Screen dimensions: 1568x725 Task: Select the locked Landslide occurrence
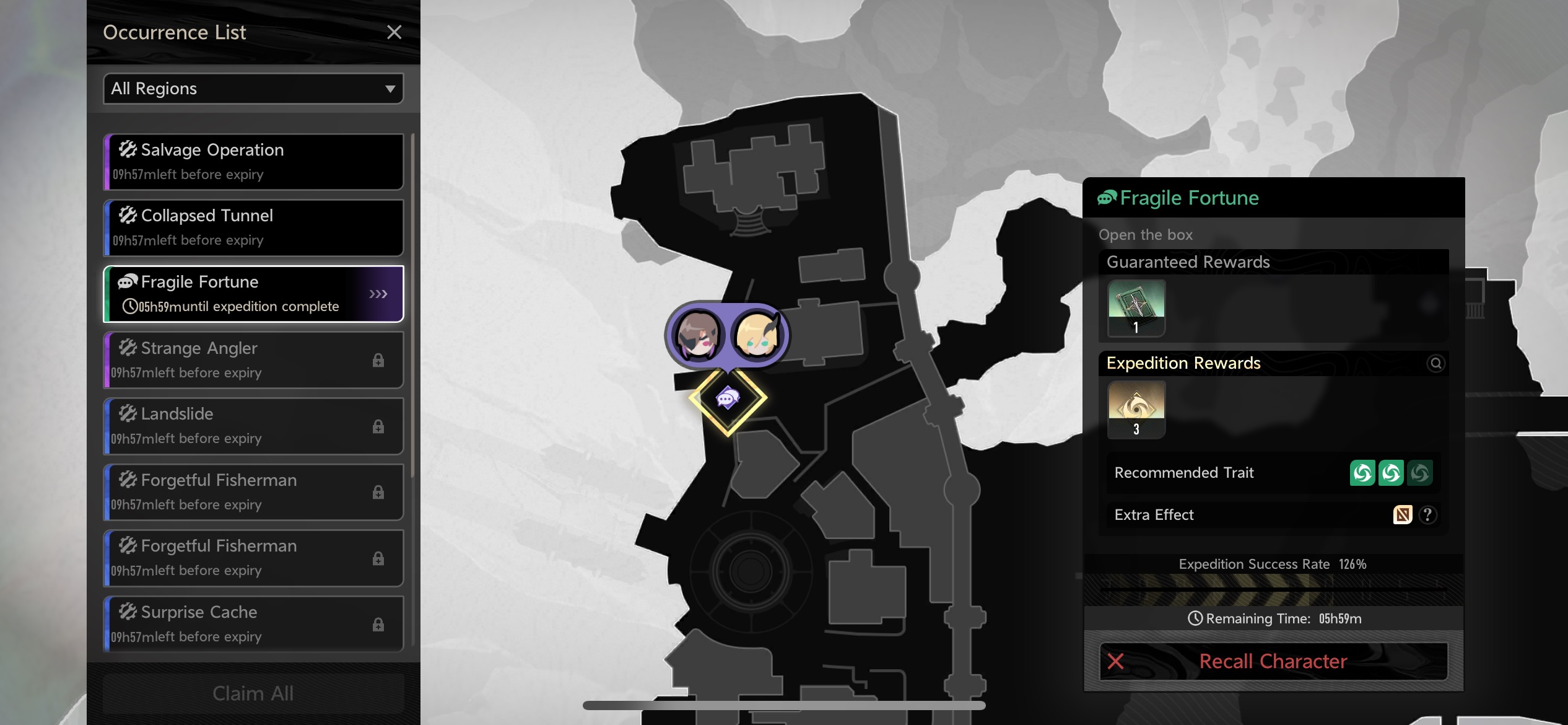[x=253, y=426]
